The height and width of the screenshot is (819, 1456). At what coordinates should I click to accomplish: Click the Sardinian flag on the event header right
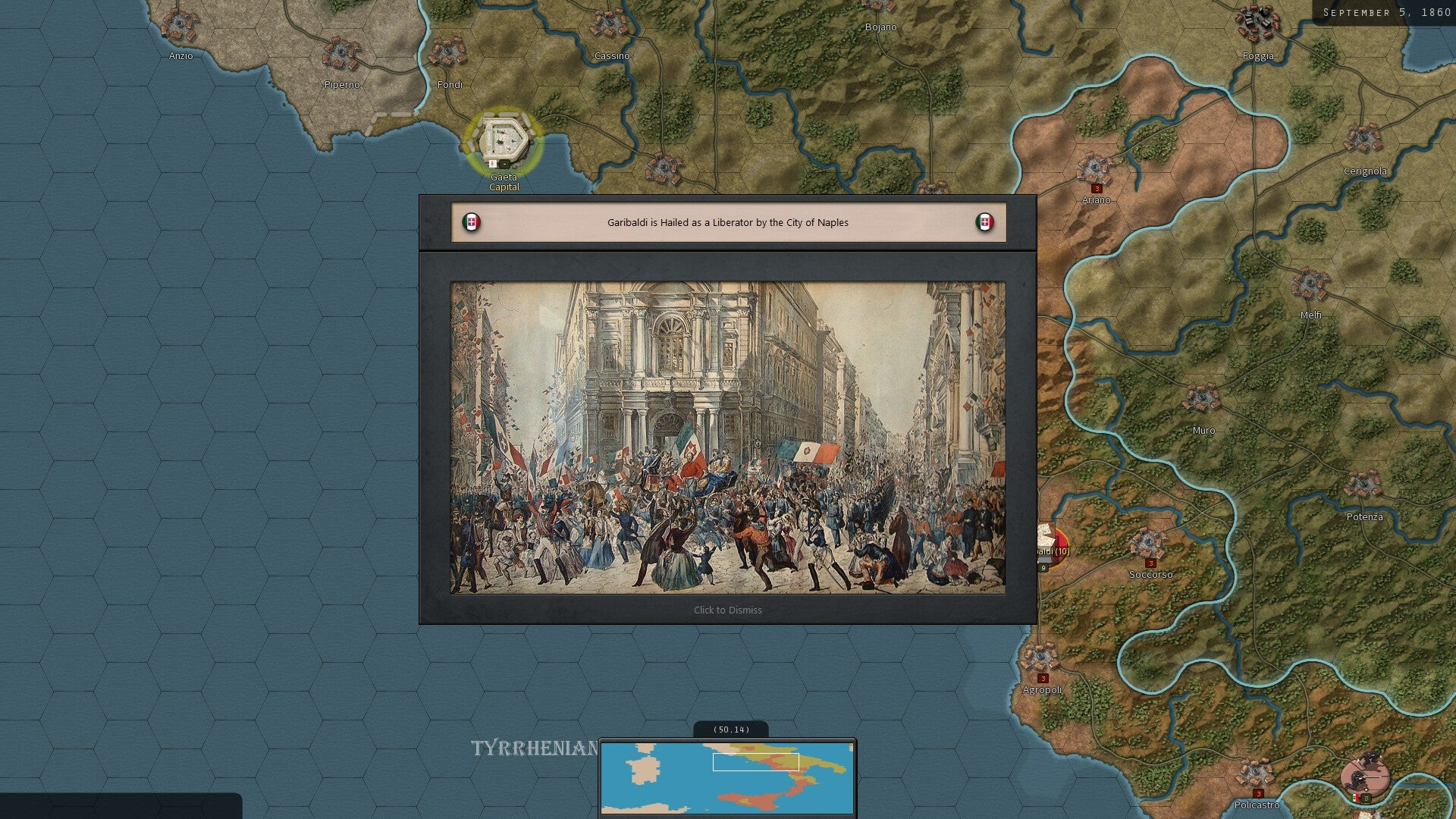pyautogui.click(x=984, y=223)
